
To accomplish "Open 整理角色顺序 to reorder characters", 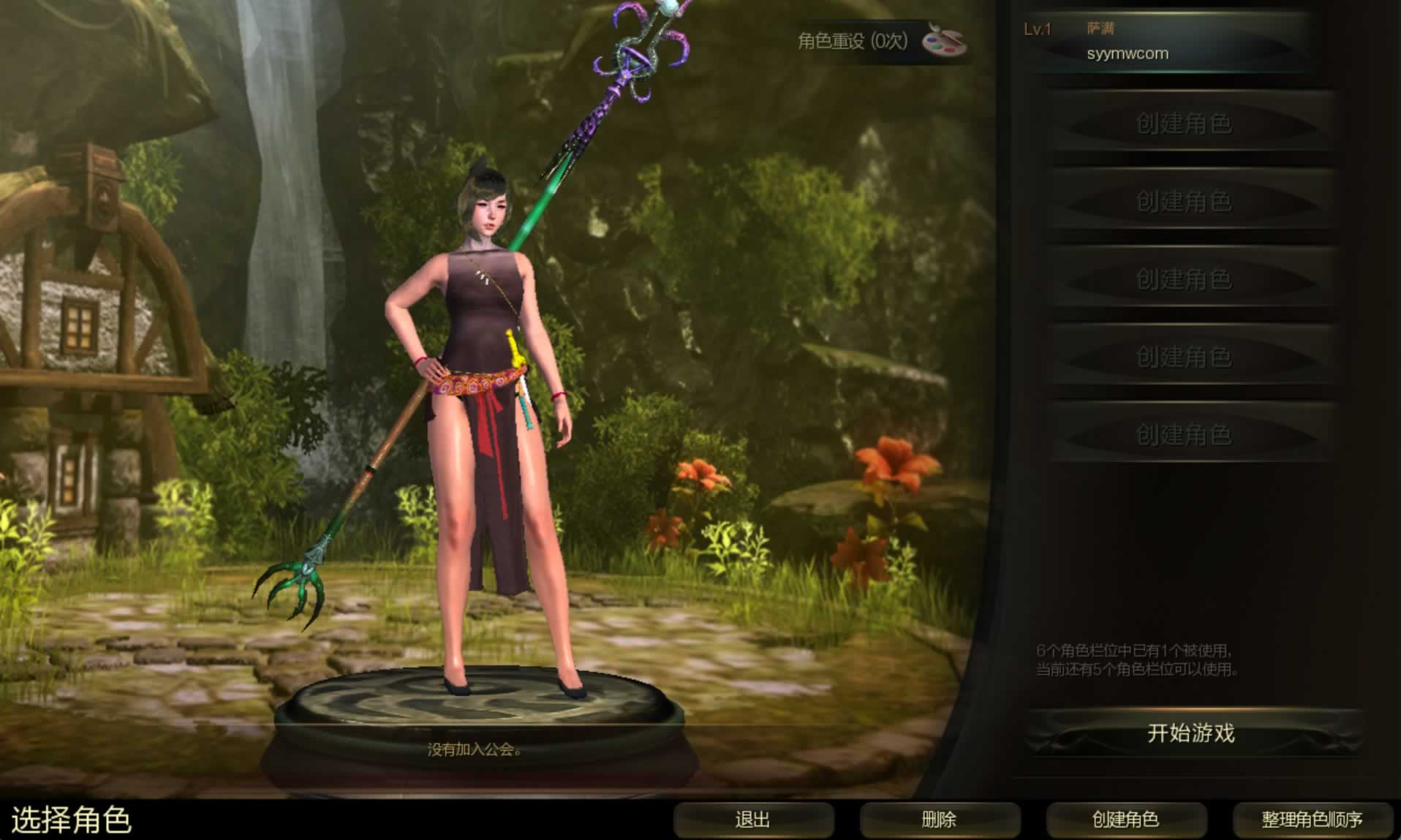I will point(1312,820).
